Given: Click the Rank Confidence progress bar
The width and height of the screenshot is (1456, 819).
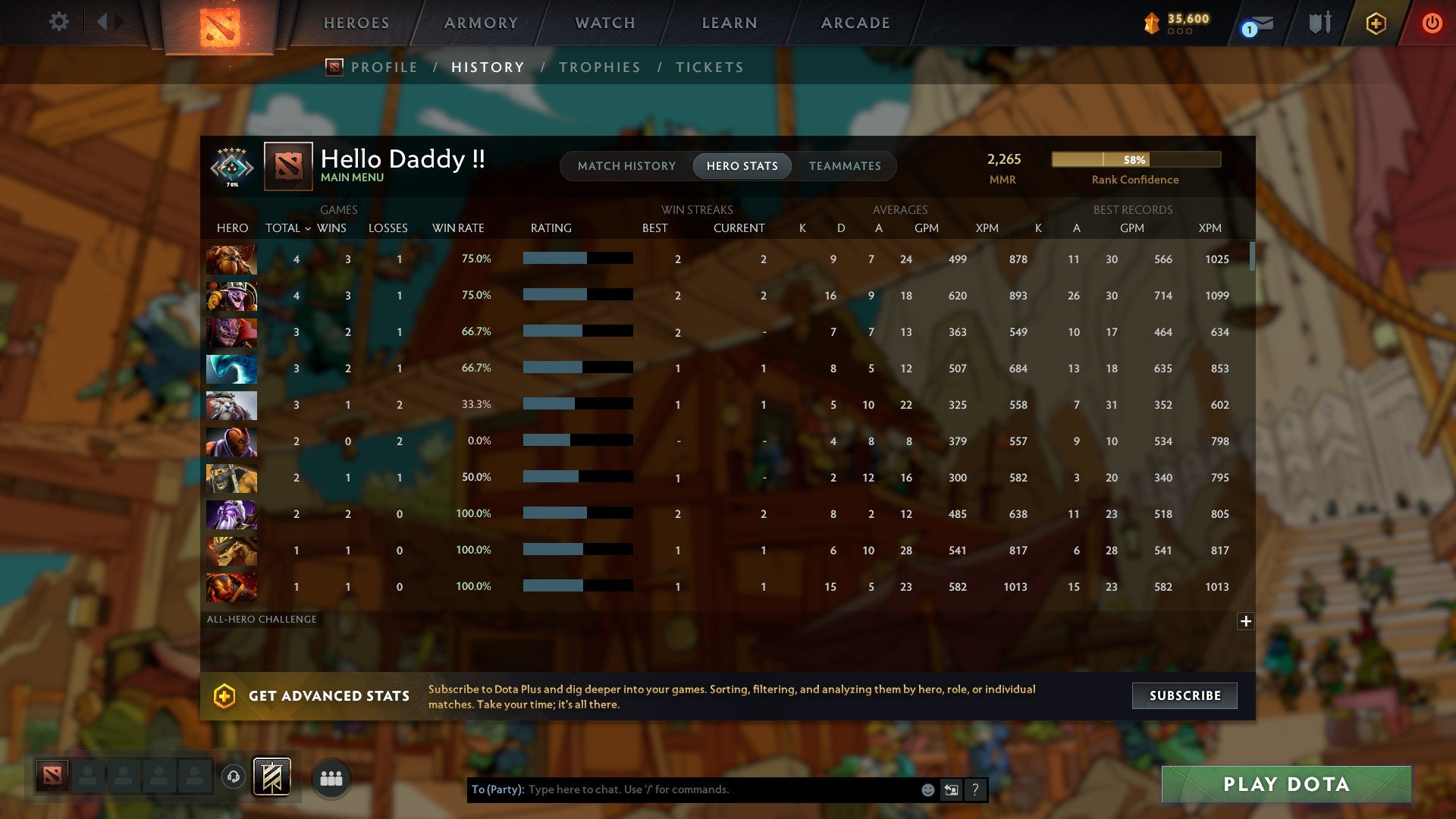Looking at the screenshot, I should (x=1135, y=160).
